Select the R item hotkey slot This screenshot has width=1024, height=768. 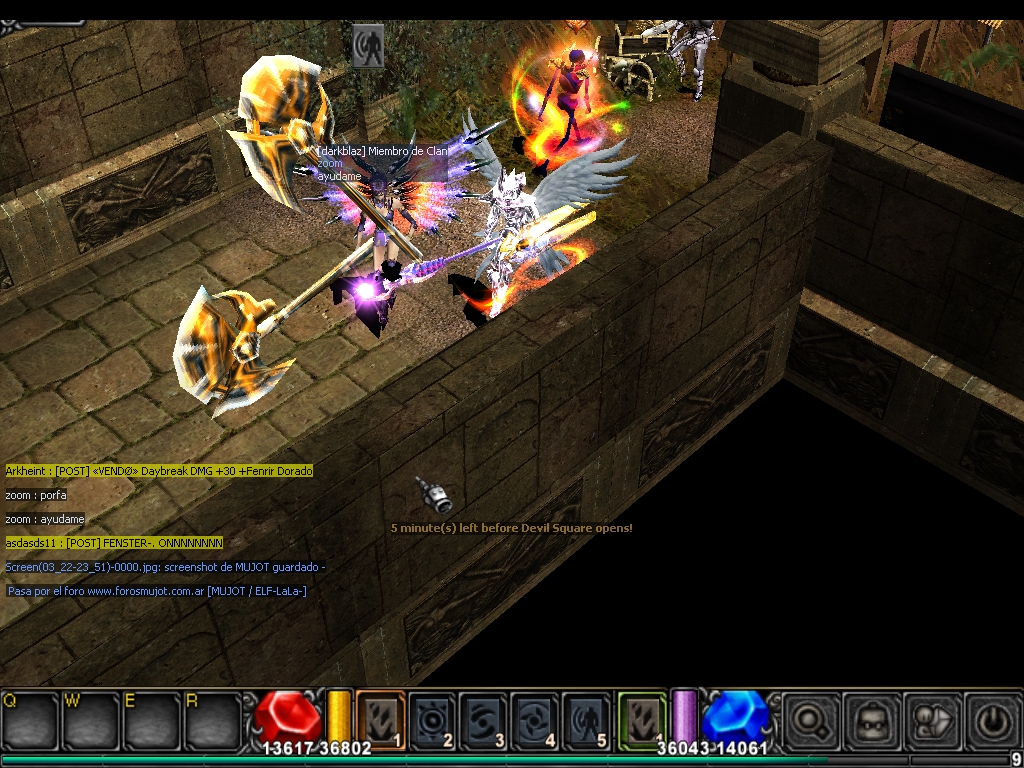(211, 719)
